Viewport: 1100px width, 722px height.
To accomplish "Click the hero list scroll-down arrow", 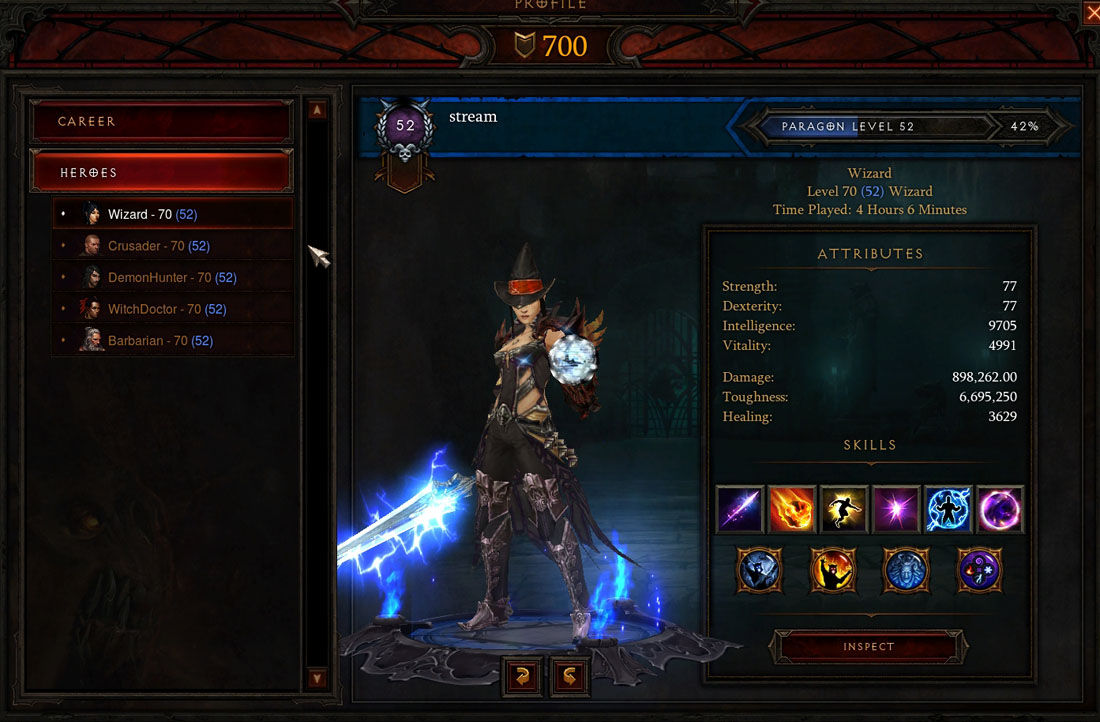I will pyautogui.click(x=317, y=678).
